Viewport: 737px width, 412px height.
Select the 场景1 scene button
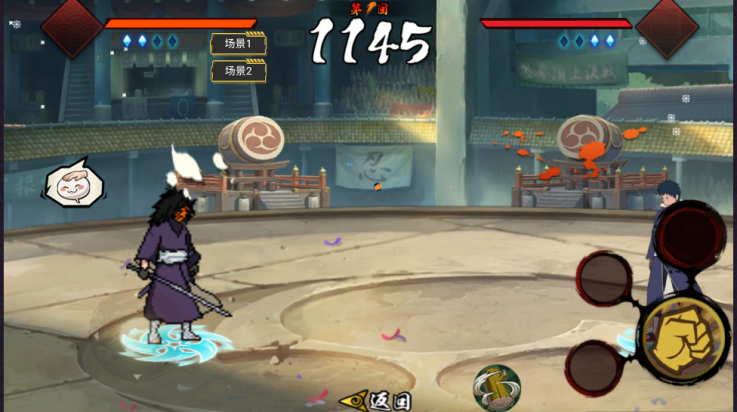pyautogui.click(x=238, y=44)
